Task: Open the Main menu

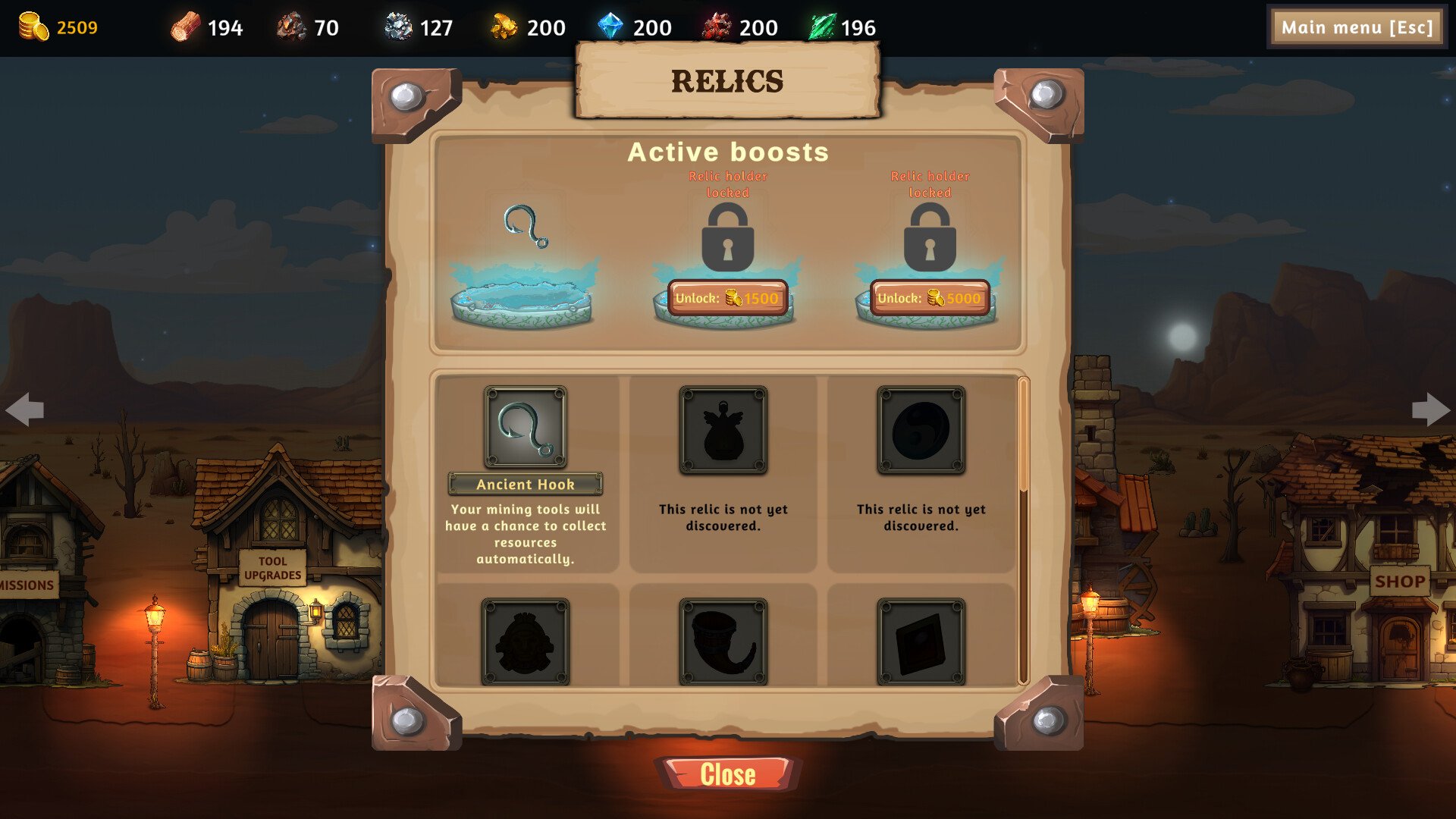Action: (x=1357, y=28)
